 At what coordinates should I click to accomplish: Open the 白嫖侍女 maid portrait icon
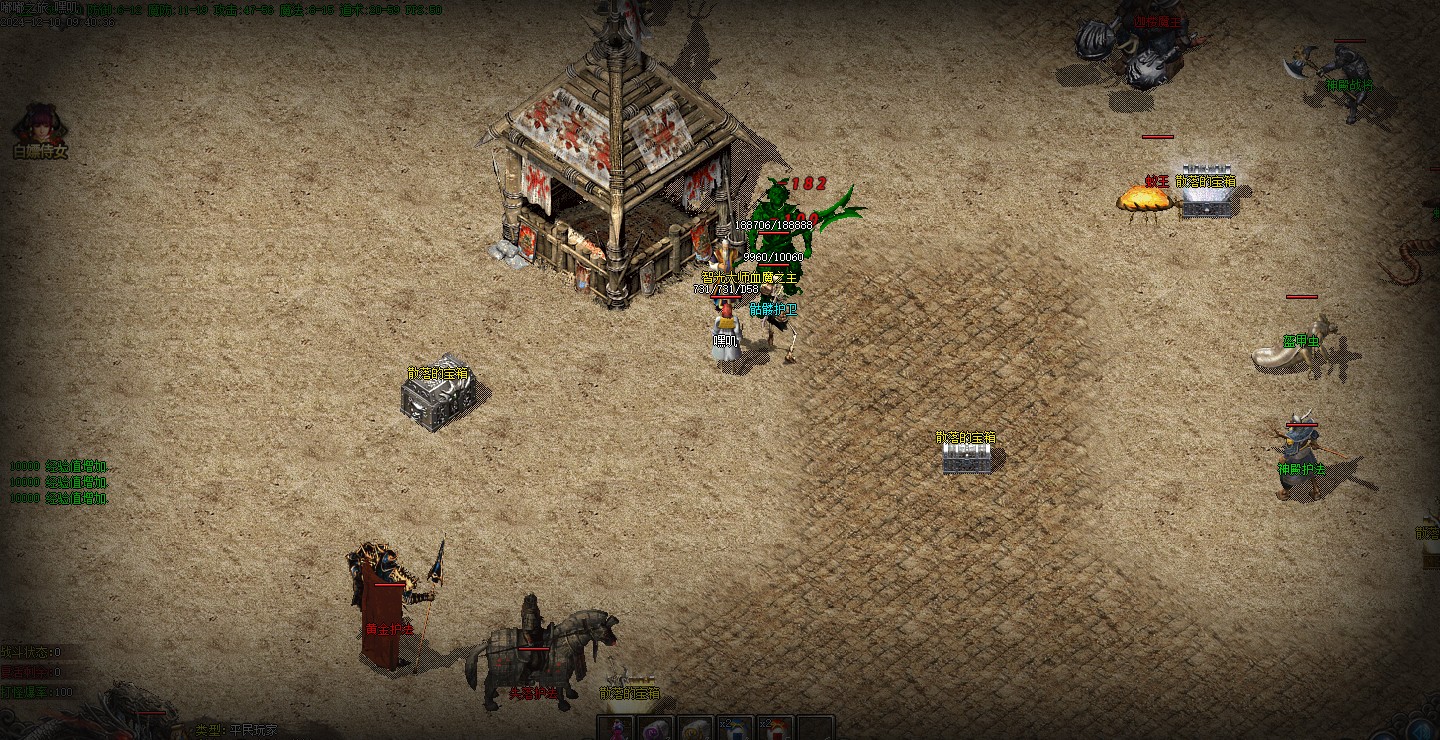(x=40, y=124)
